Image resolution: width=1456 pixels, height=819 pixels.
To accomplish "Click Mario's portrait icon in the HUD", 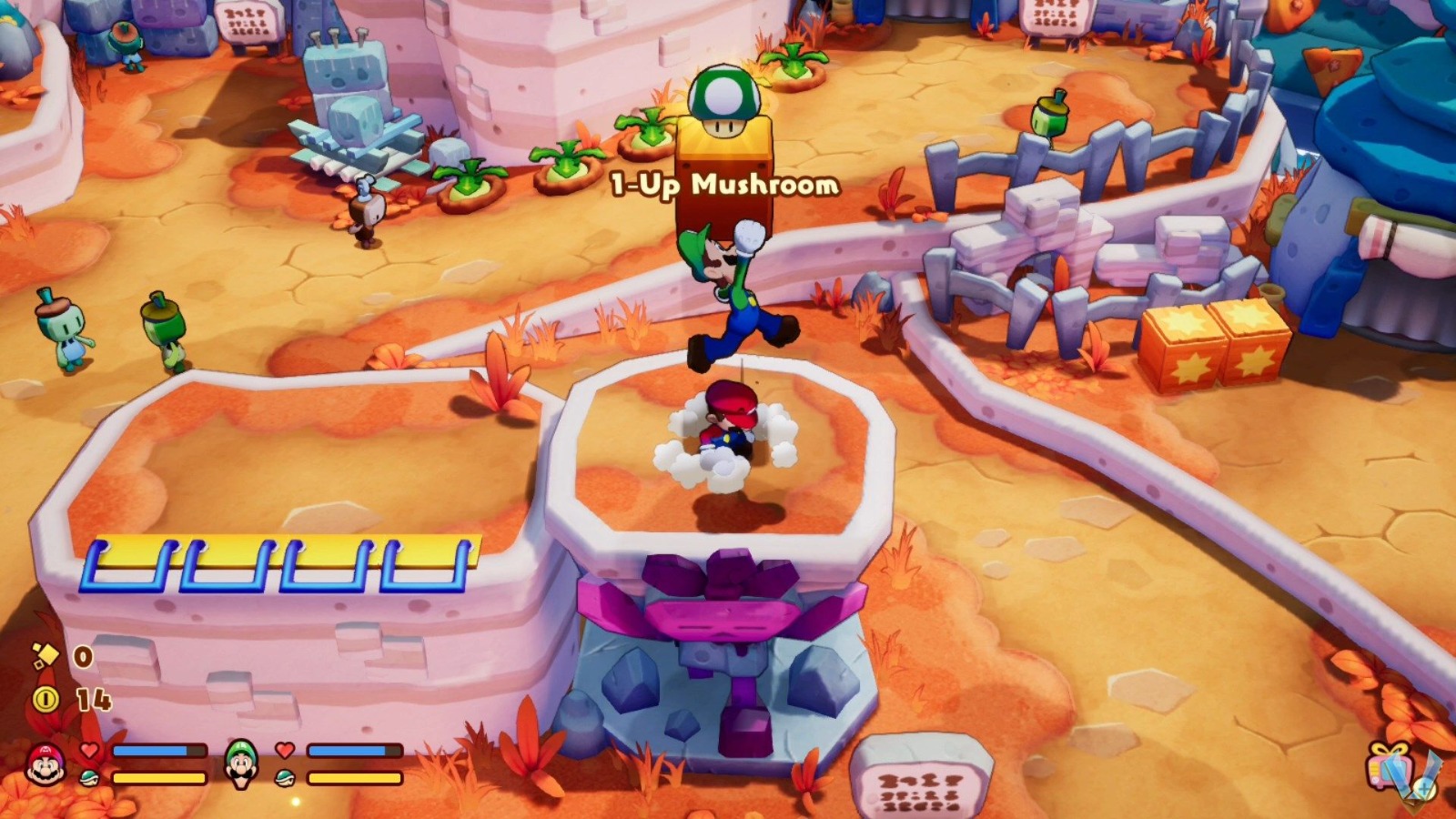I will pos(45,764).
